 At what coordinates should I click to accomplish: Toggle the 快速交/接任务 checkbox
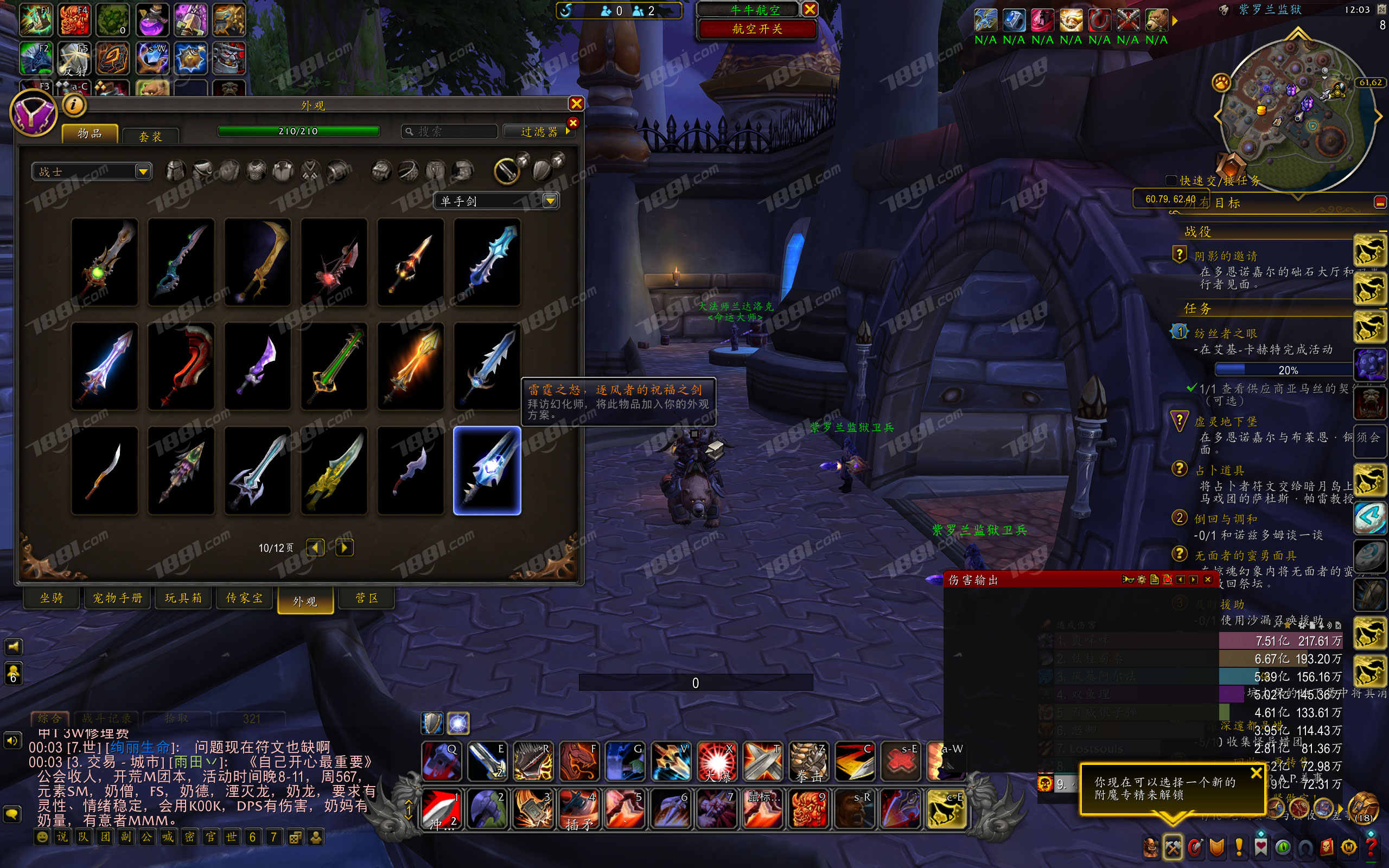point(1171,180)
